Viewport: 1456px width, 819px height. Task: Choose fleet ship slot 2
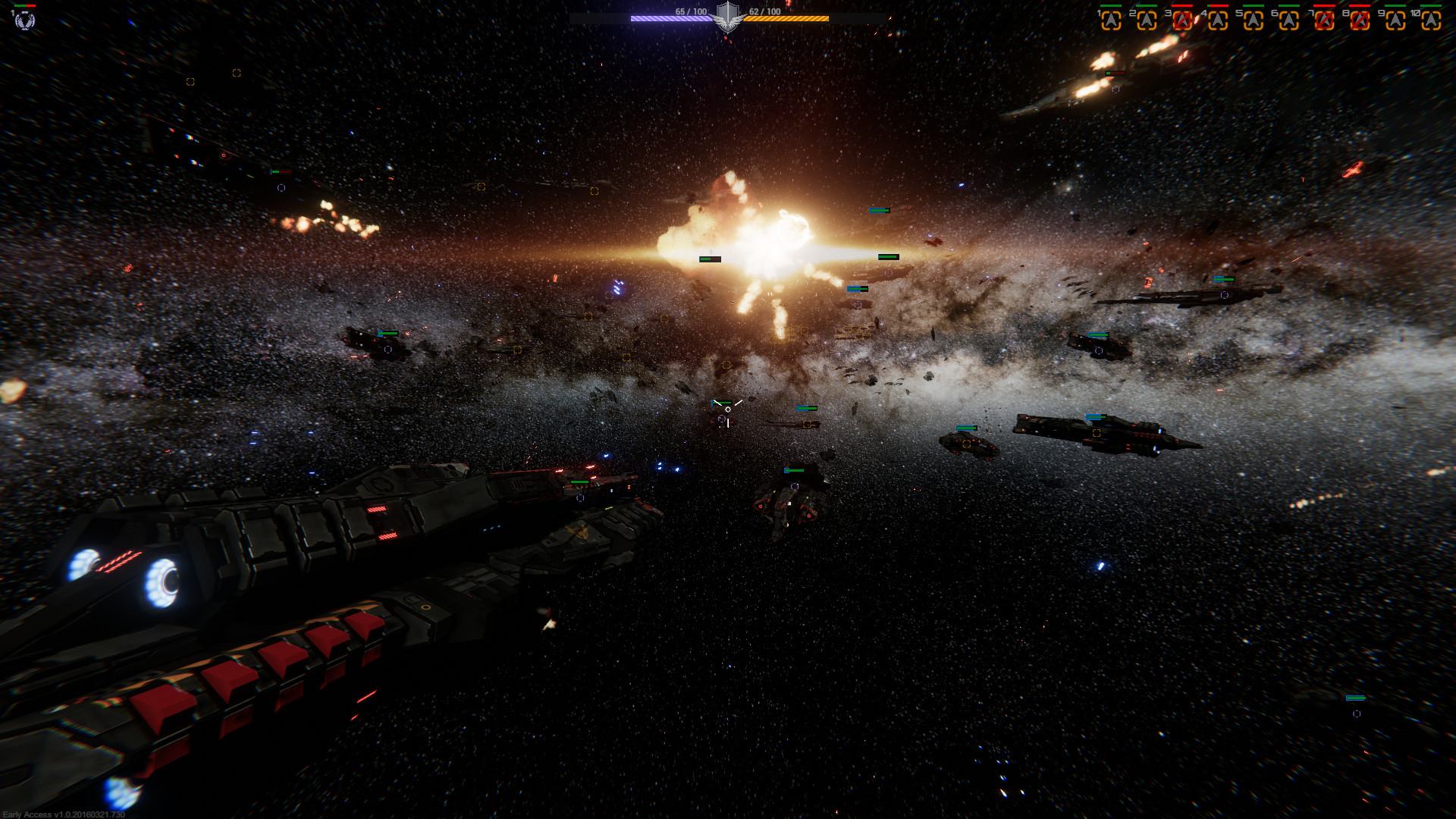(x=1147, y=21)
